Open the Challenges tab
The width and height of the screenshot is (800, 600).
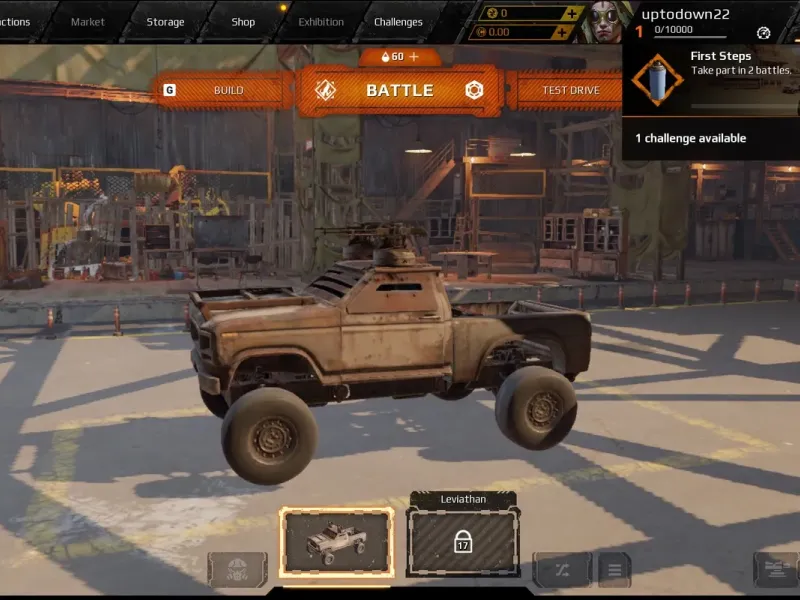pyautogui.click(x=398, y=22)
